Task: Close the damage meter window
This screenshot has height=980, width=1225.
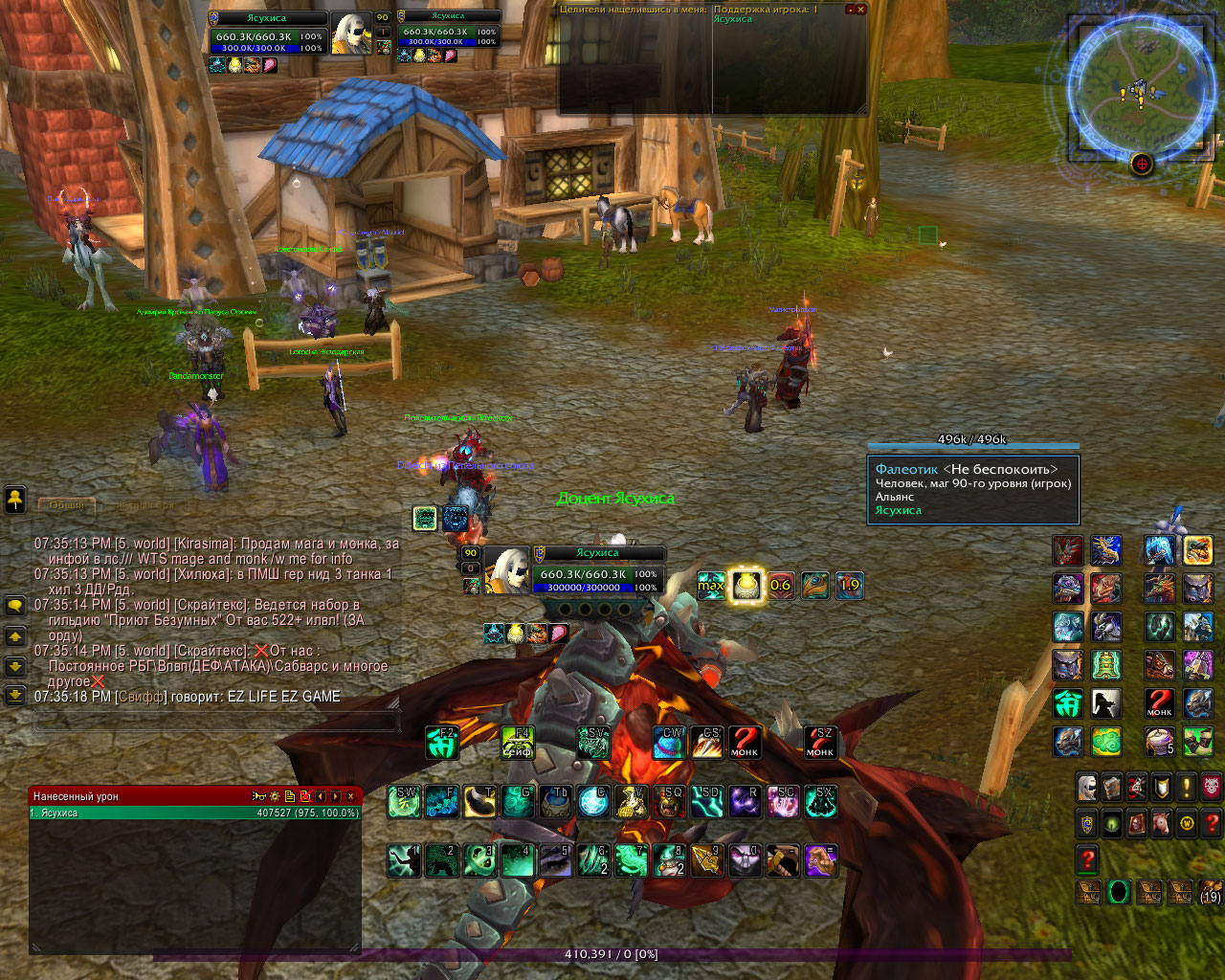Action: (x=351, y=796)
